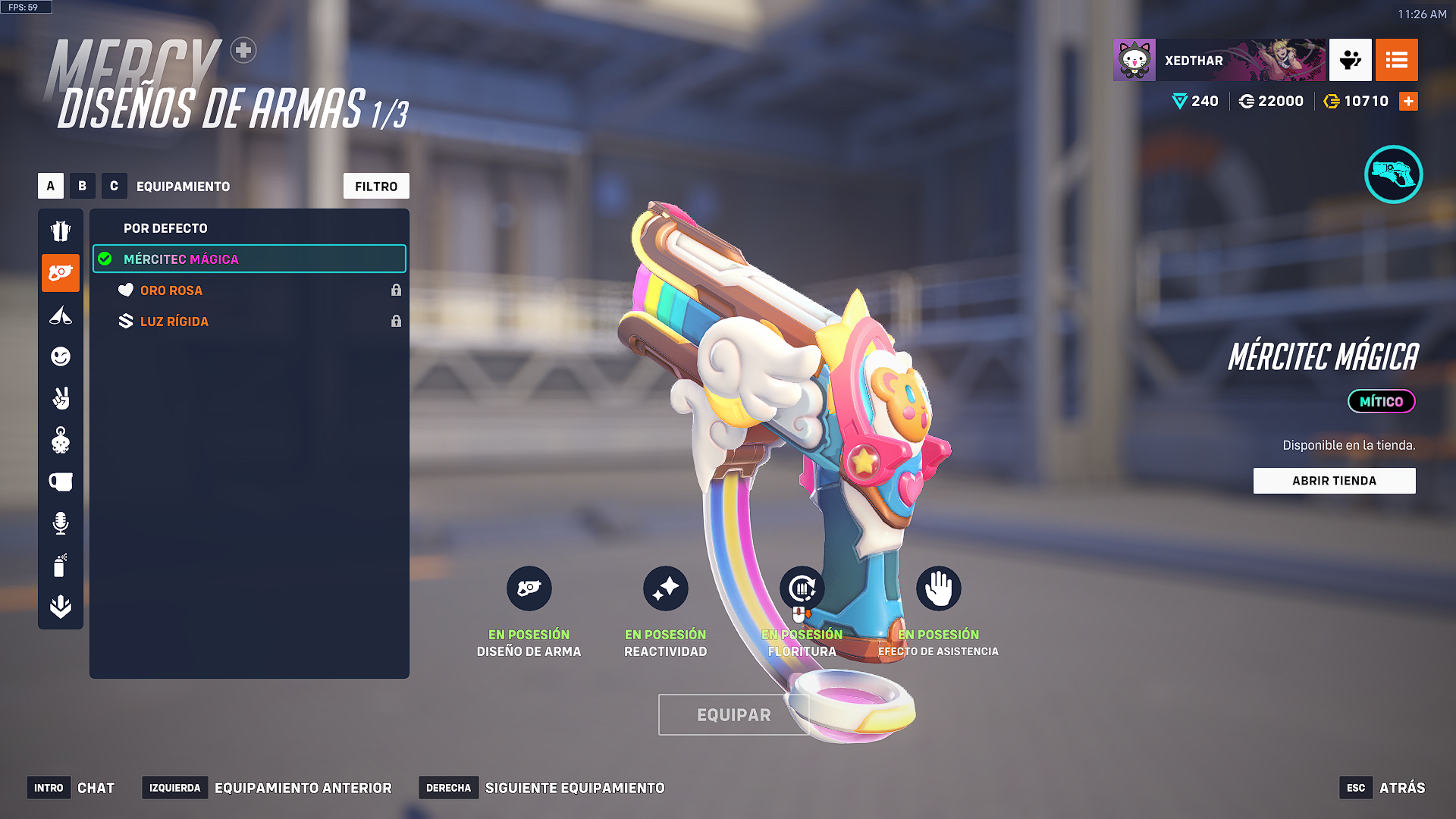This screenshot has height=819, width=1456.
Task: Add currency with the orange plus
Action: coord(1408,101)
